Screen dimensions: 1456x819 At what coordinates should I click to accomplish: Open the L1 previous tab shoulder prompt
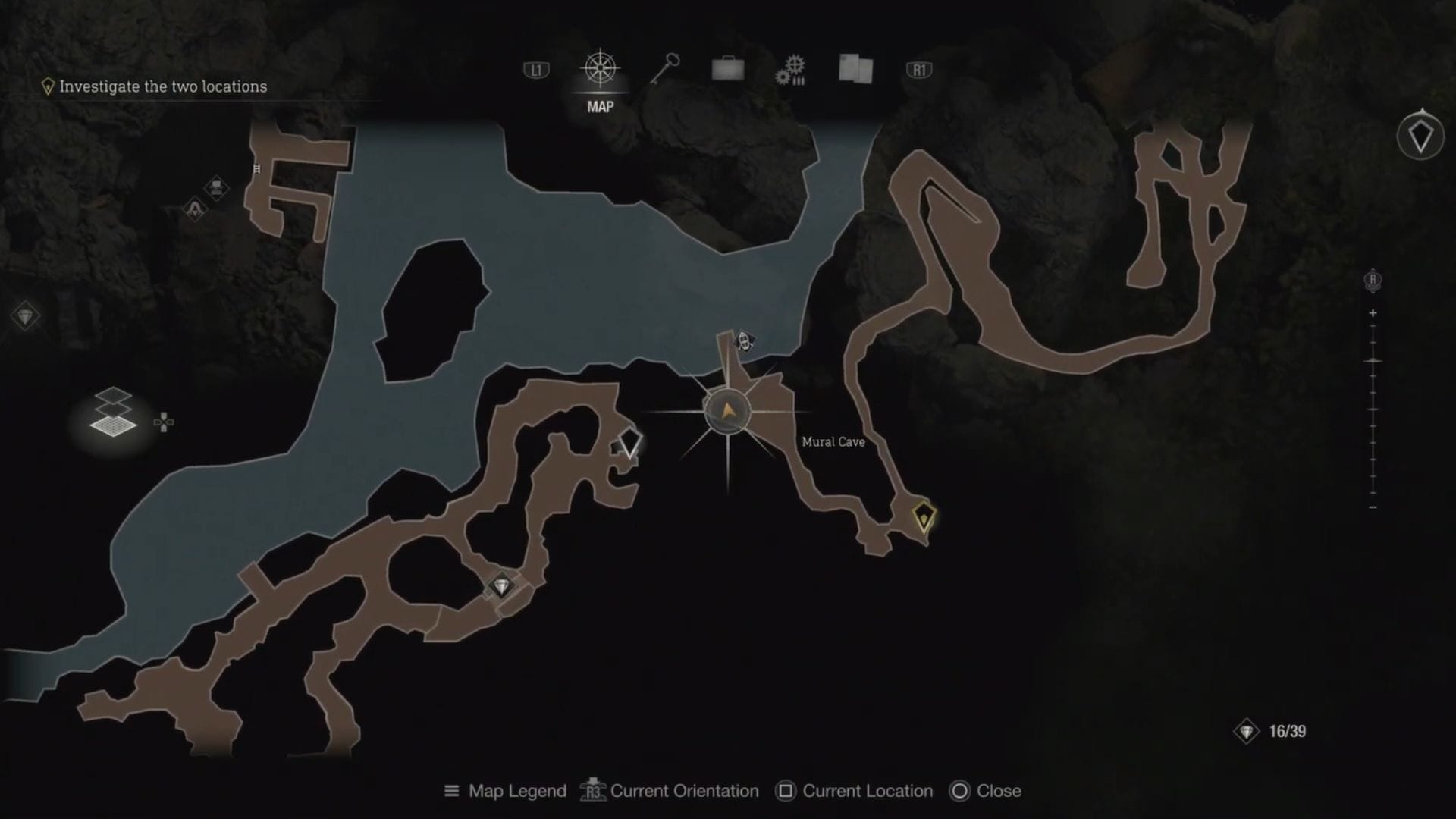(538, 68)
